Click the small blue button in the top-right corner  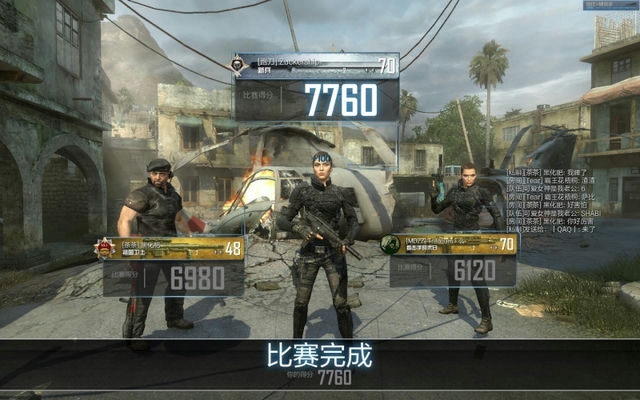[x=609, y=5]
